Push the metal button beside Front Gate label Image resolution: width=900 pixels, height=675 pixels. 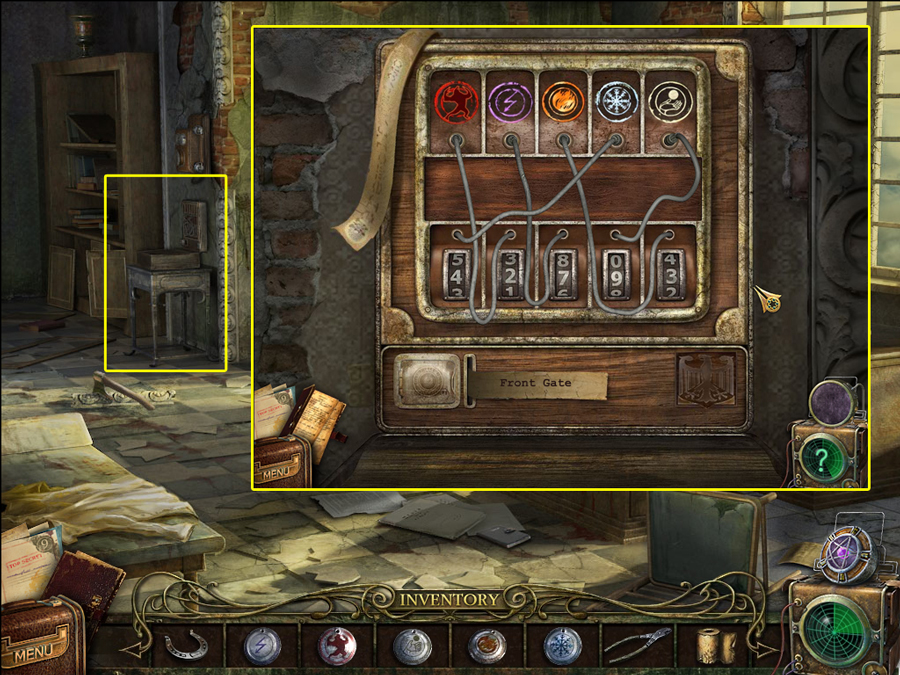pos(427,381)
